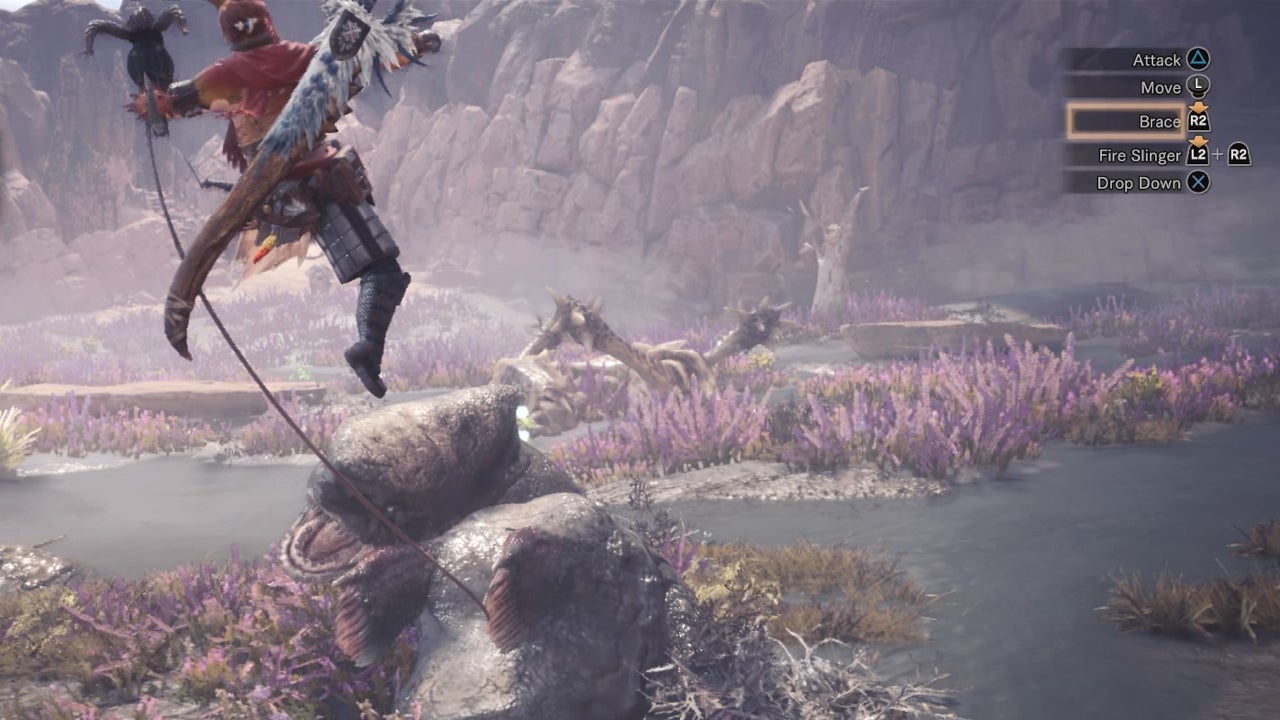Click the X button icon beside Drop Down
1280x720 pixels.
coord(1198,181)
